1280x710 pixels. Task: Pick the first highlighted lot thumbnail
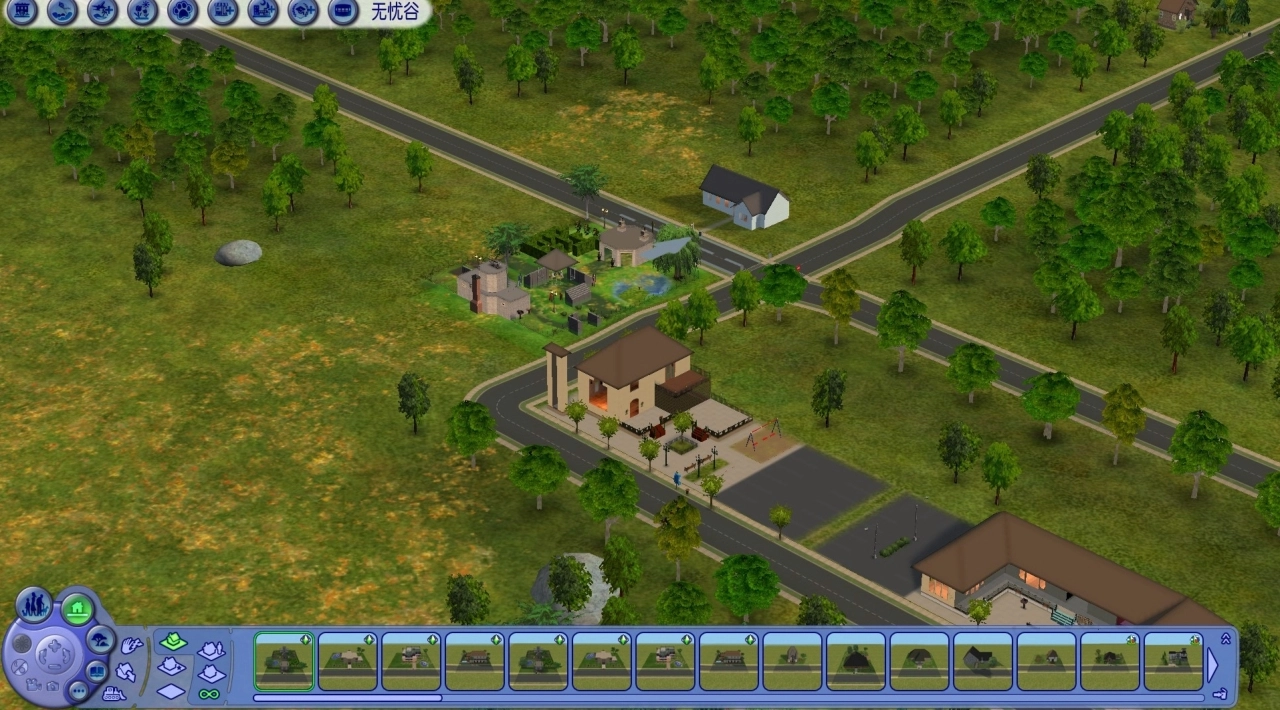point(284,661)
